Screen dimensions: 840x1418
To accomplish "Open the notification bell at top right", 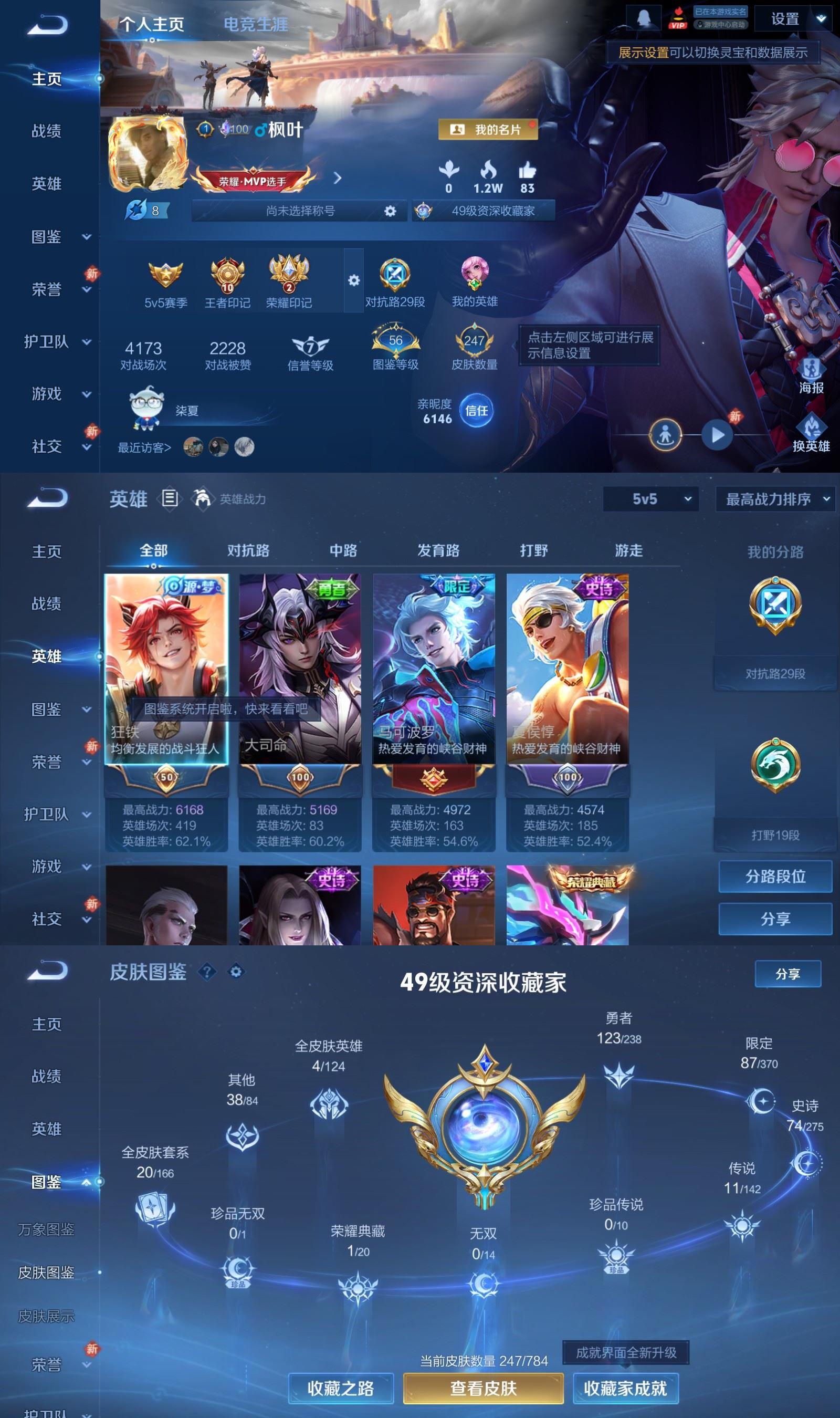I will point(644,17).
